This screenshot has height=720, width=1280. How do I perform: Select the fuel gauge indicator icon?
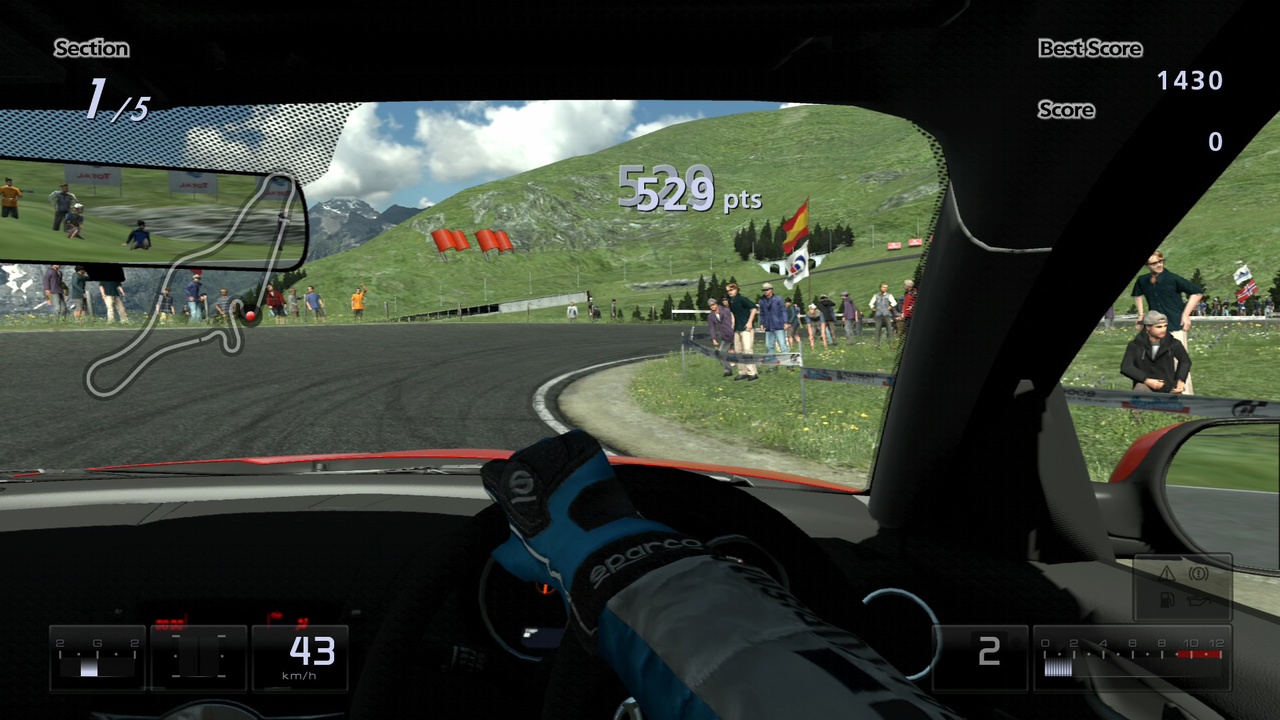coord(1167,600)
